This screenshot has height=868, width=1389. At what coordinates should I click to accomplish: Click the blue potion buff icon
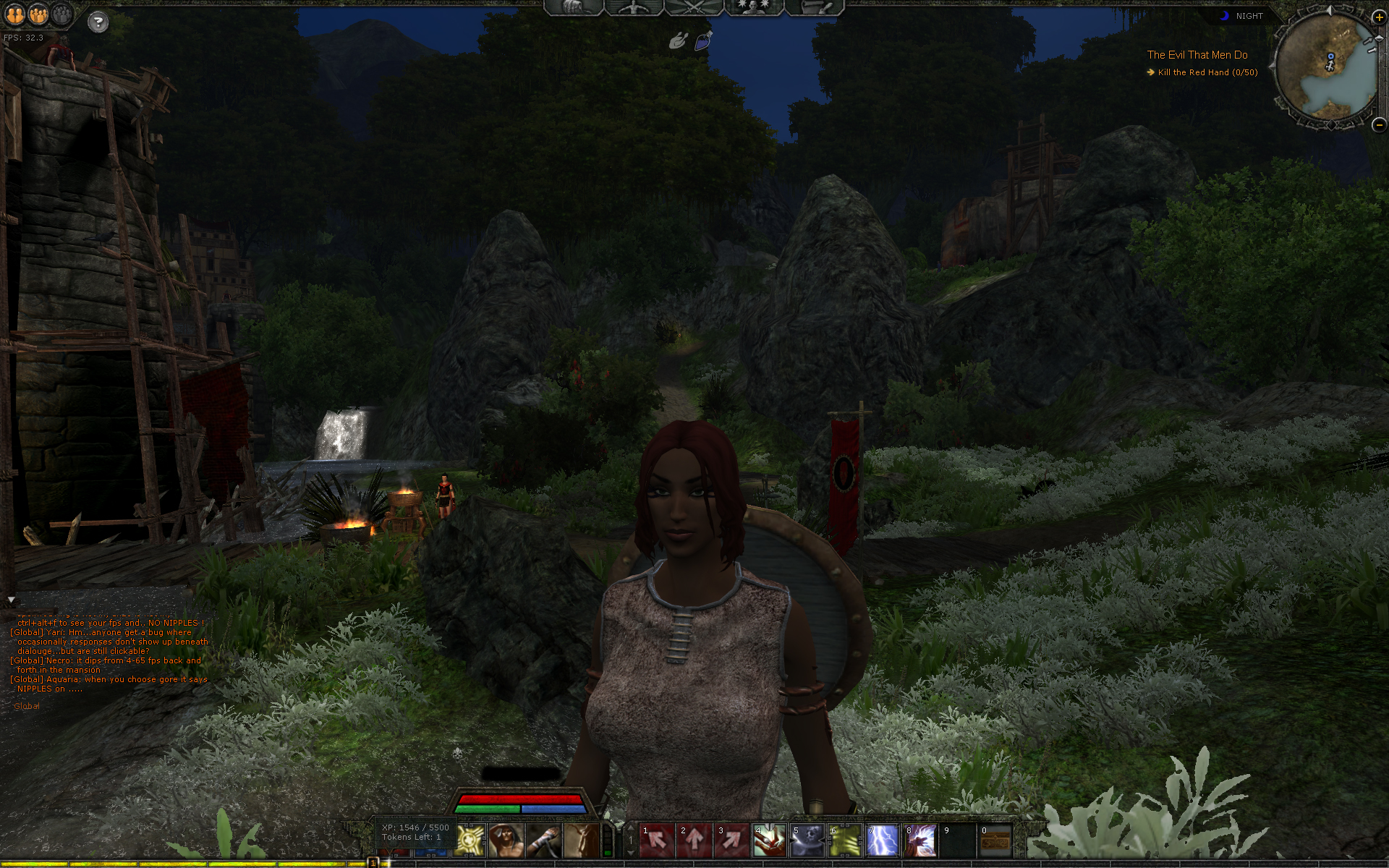coord(703,41)
